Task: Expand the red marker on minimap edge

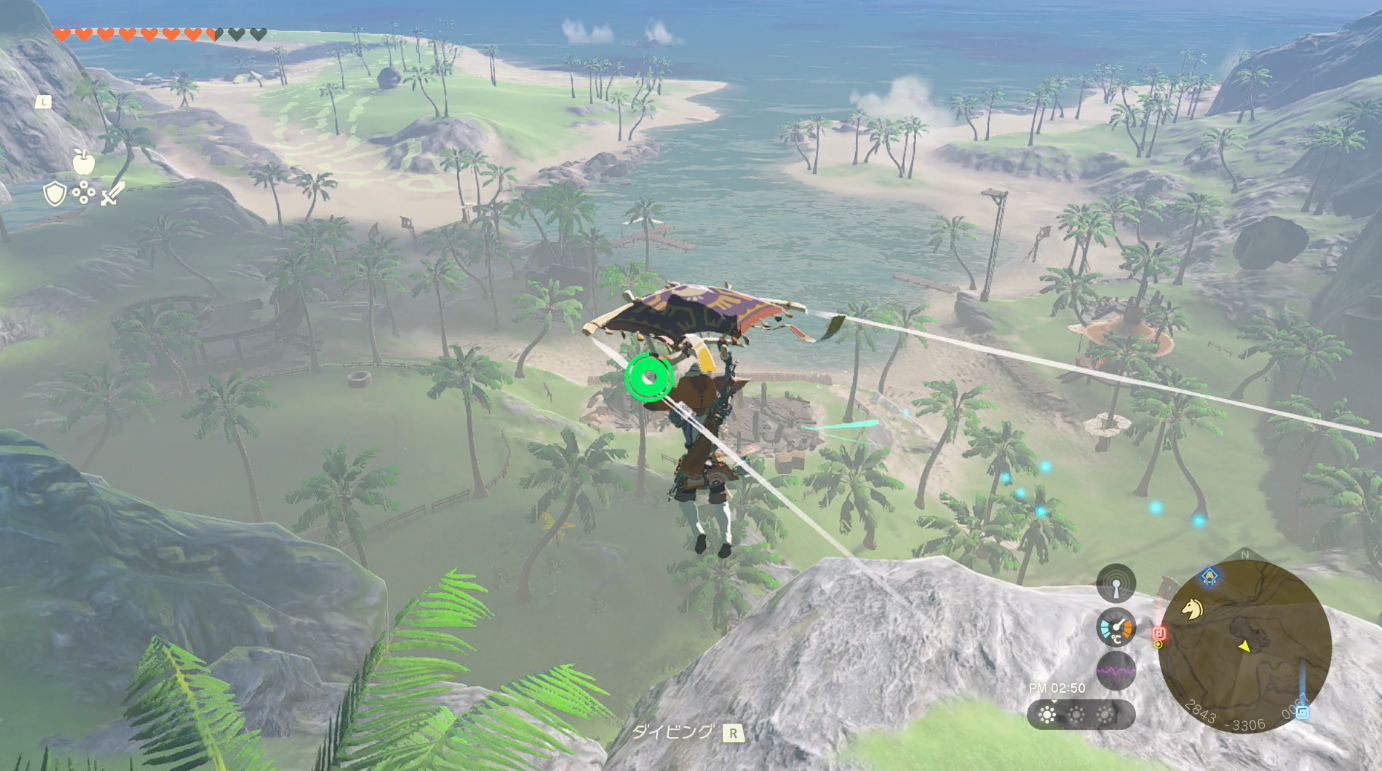Action: [1159, 633]
